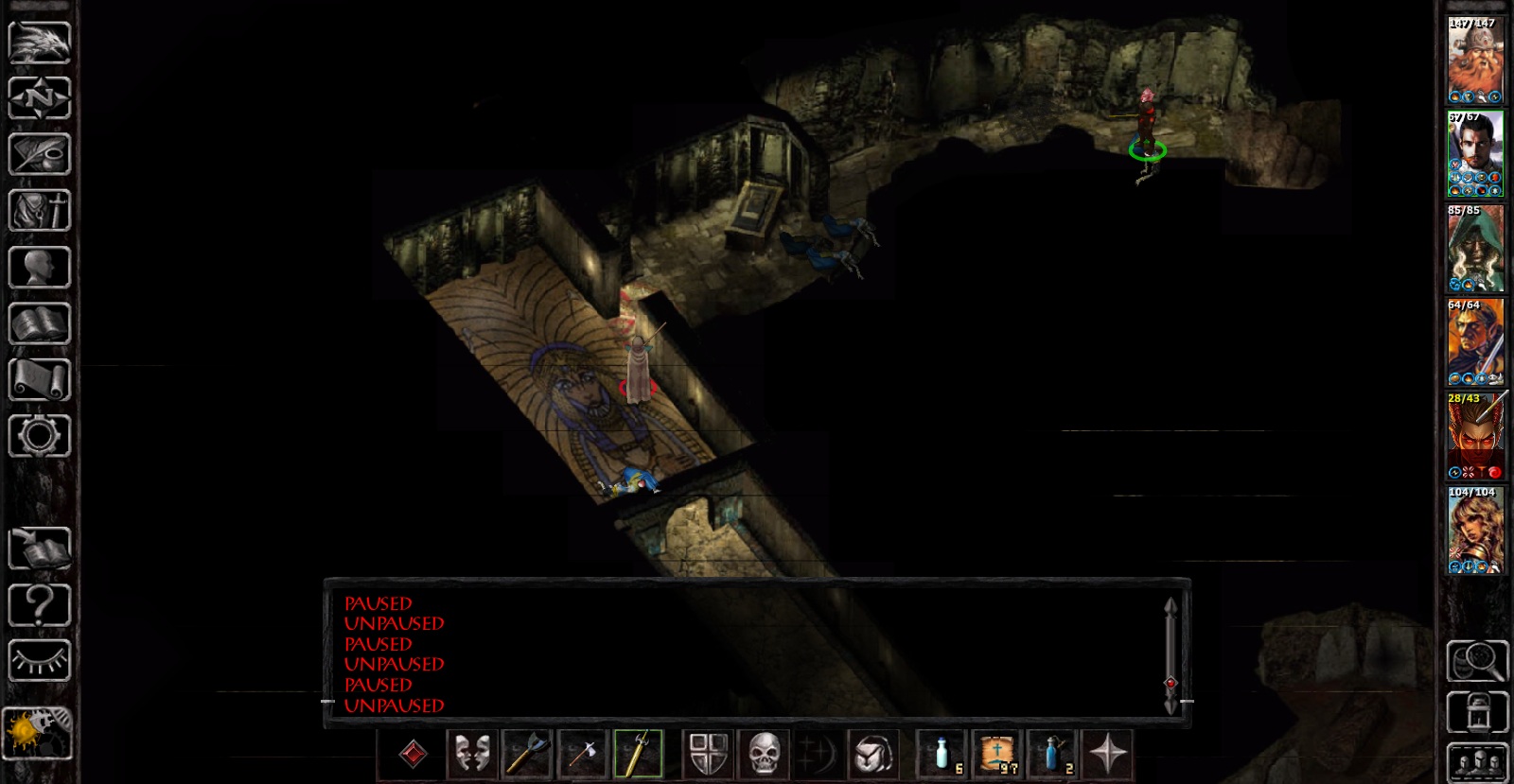The image size is (1514, 784).
Task: Open help via the question mark button
Action: click(x=40, y=605)
